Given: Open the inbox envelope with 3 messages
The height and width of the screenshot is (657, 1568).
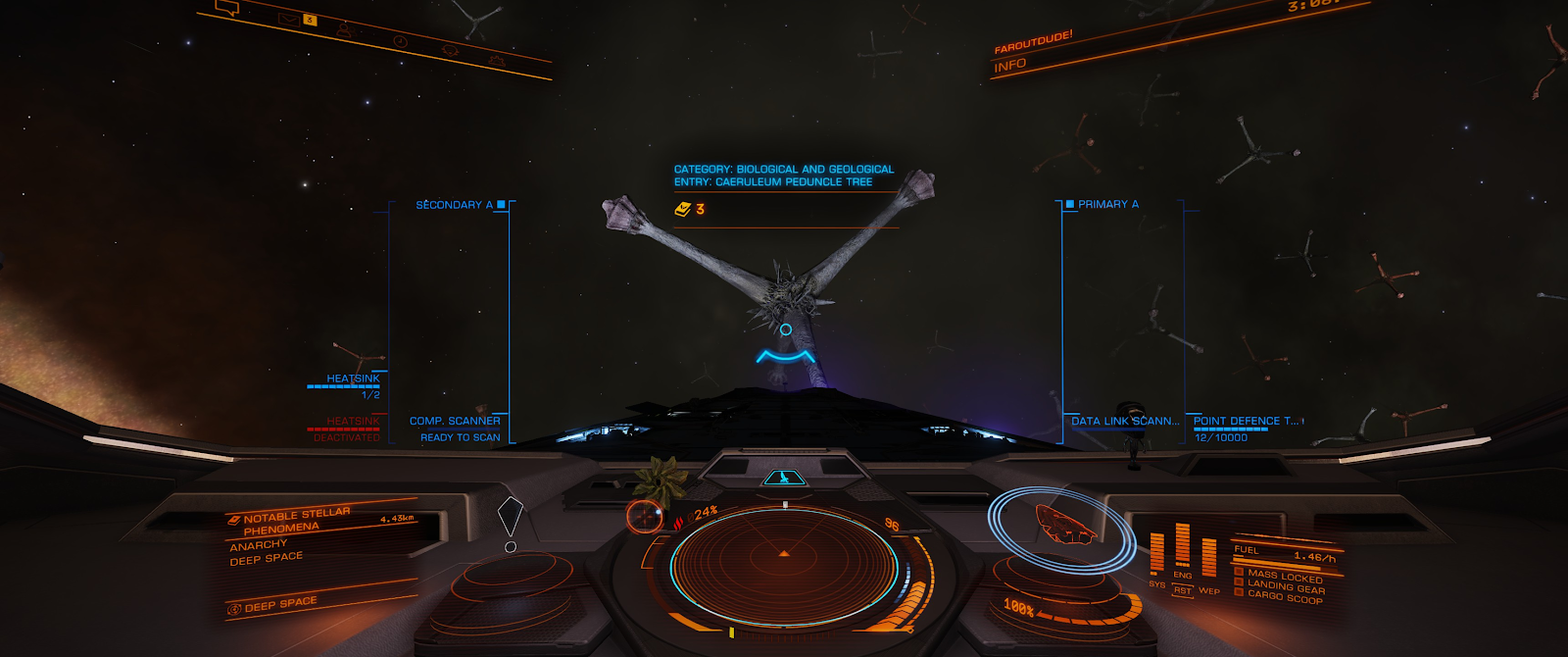Looking at the screenshot, I should coord(289,19).
